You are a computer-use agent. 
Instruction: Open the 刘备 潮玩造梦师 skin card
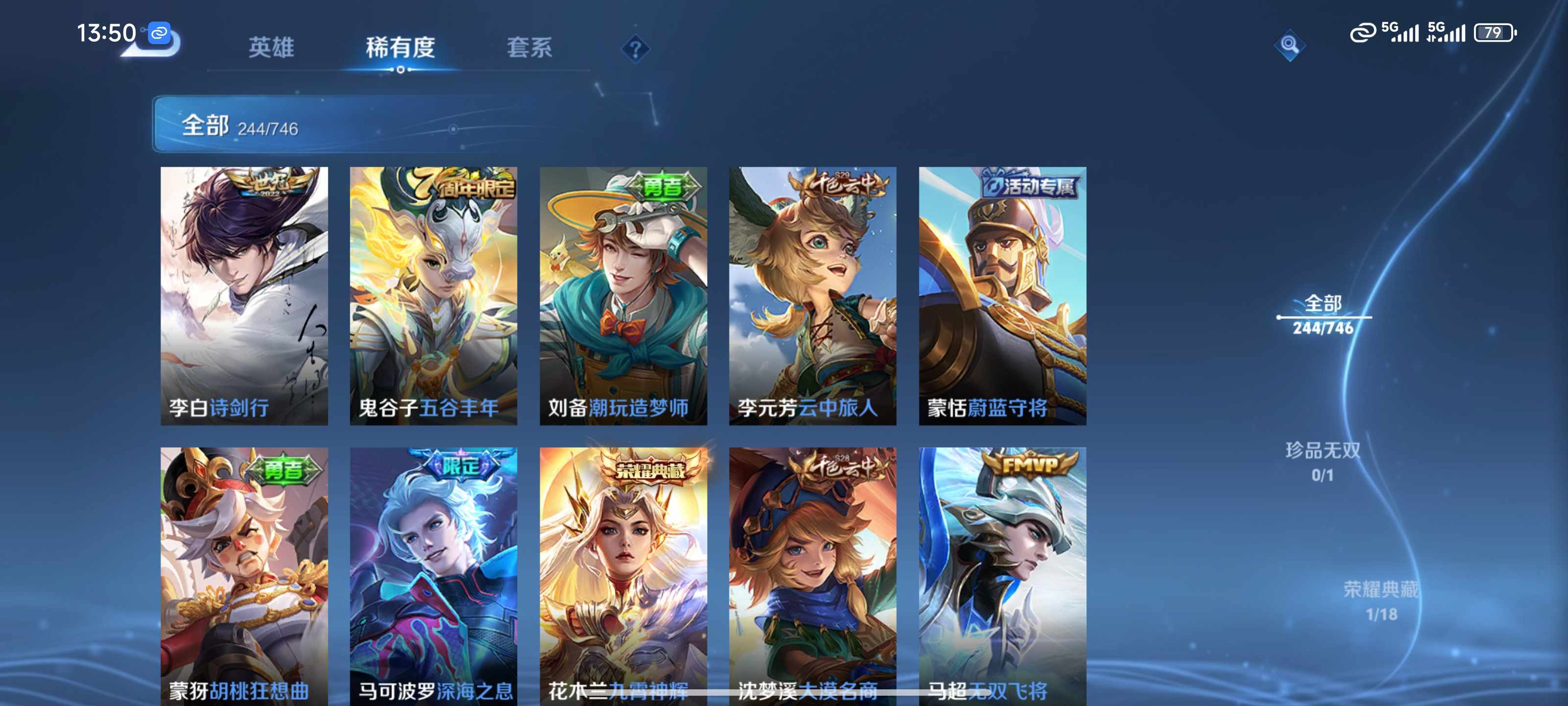[623, 296]
